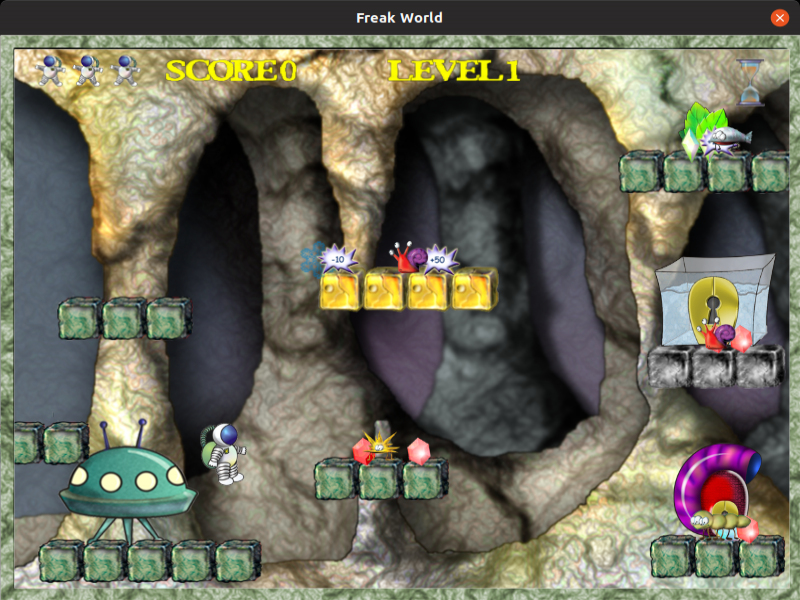Close the Freak World window
The width and height of the screenshot is (800, 600).
pyautogui.click(x=780, y=18)
